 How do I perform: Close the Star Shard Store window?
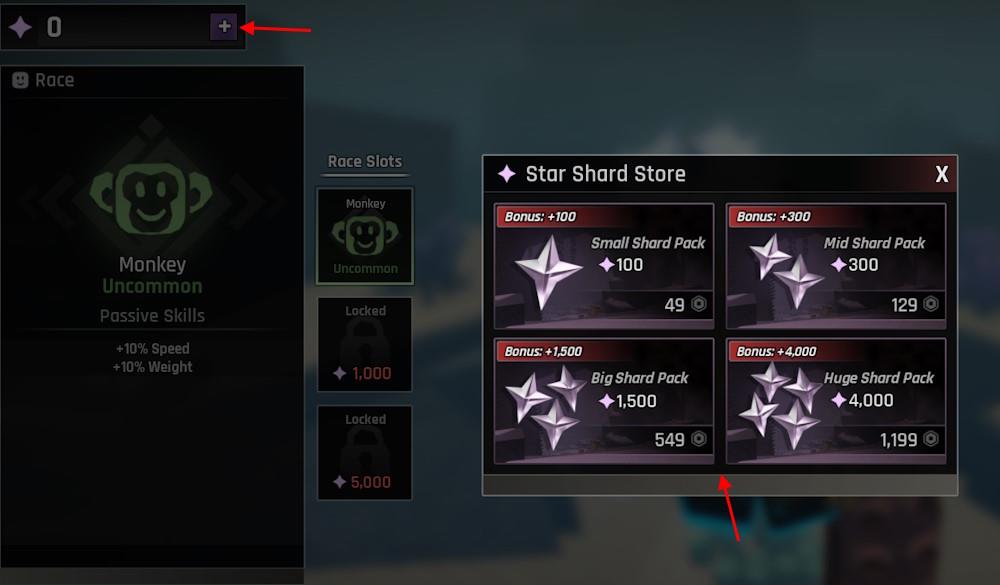pos(941,175)
